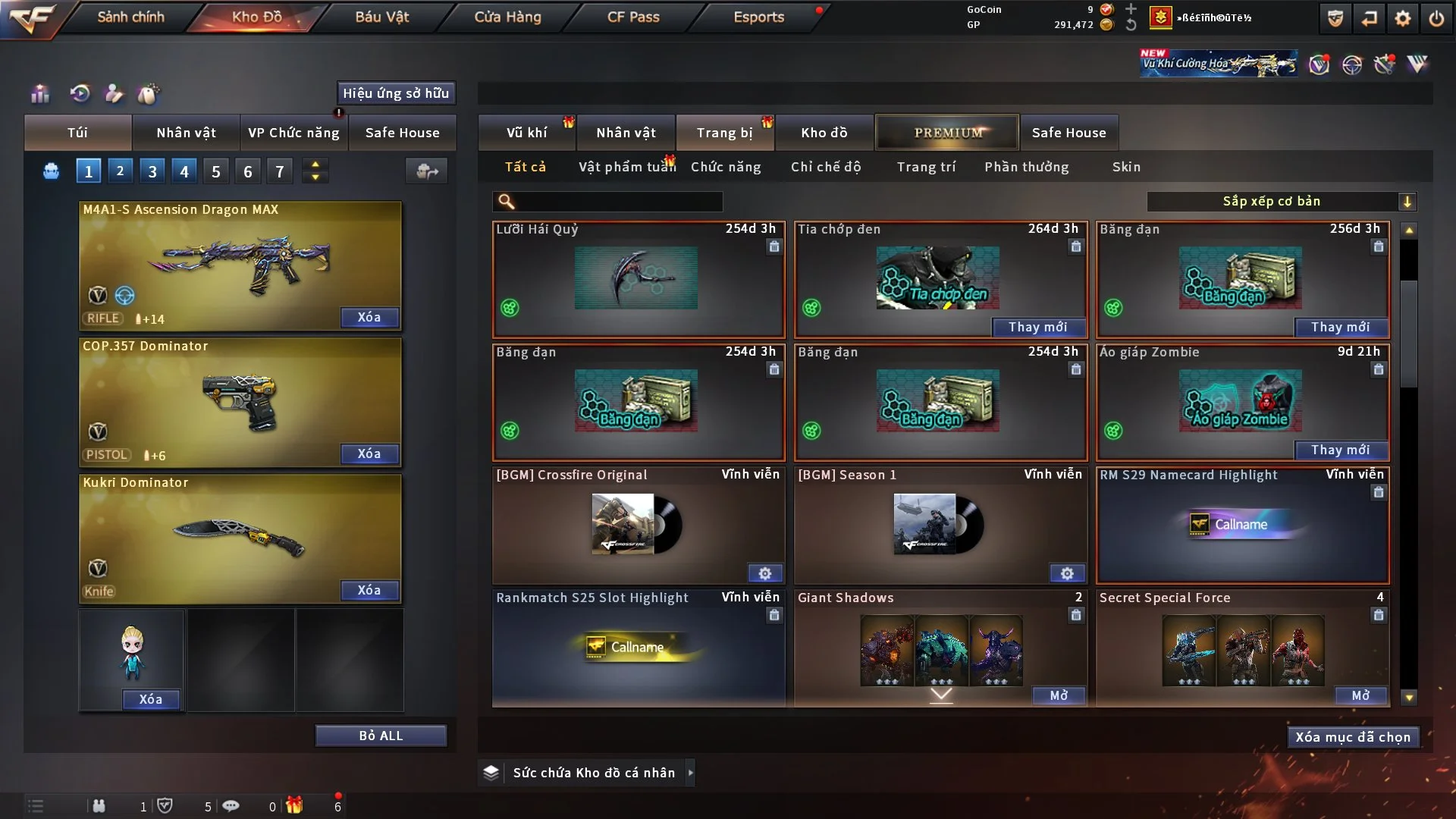
Task: Switch to the Vũ khí tab
Action: pyautogui.click(x=526, y=133)
